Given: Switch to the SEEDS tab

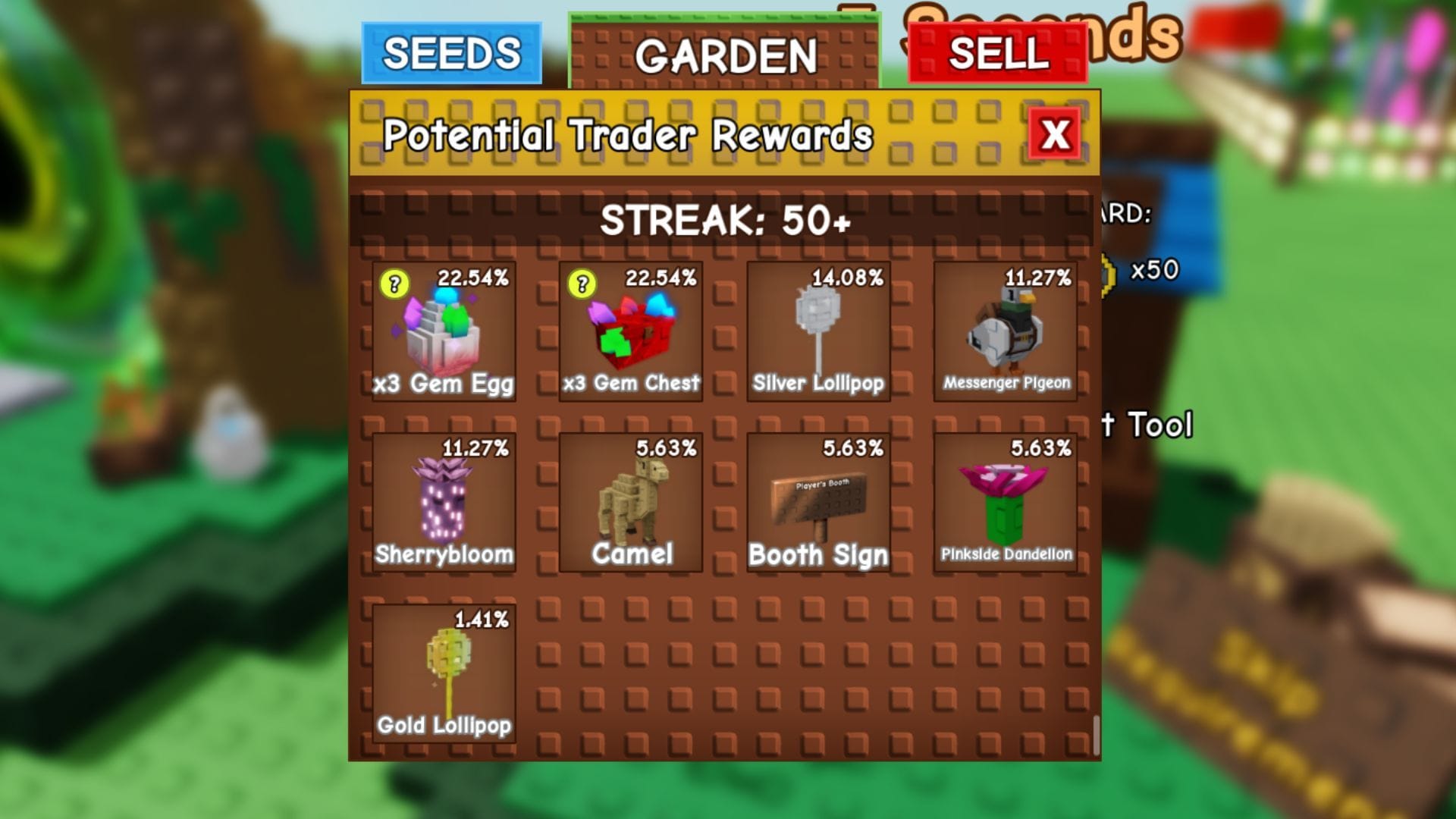Looking at the screenshot, I should tap(453, 54).
